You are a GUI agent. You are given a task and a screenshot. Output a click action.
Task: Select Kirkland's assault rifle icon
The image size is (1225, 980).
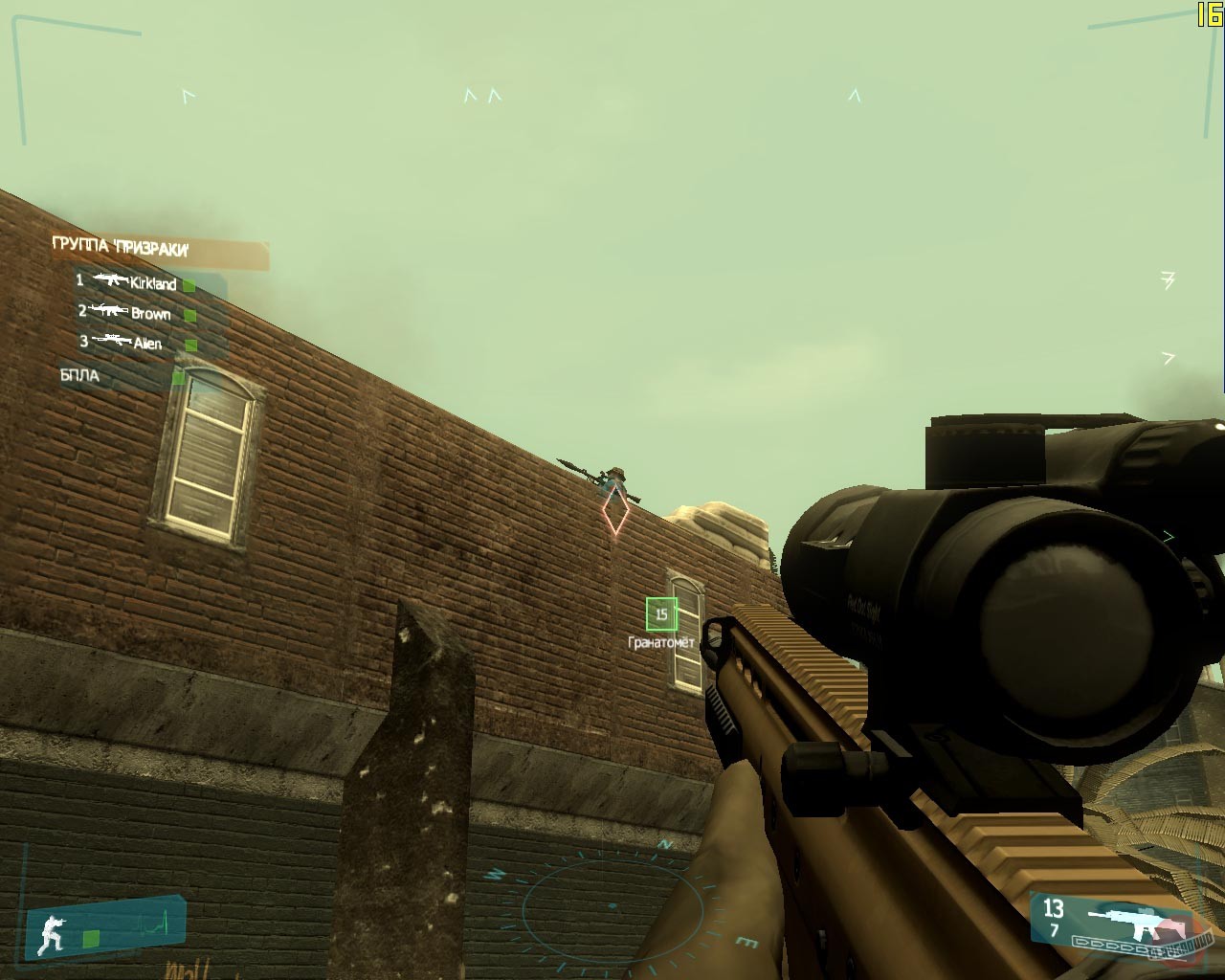(112, 280)
